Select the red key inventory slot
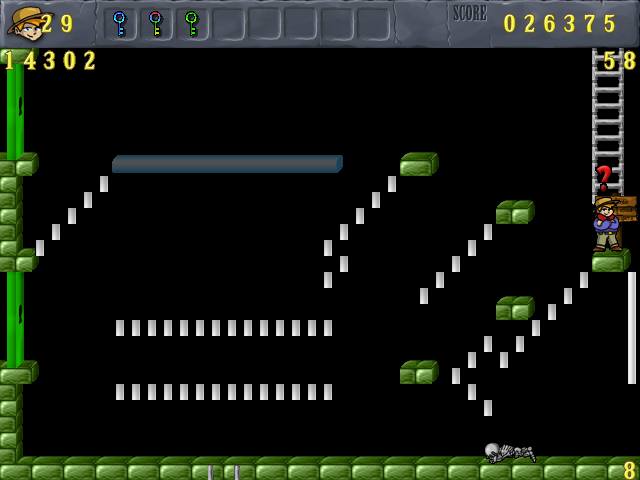Image resolution: width=640 pixels, height=480 pixels. pos(156,23)
